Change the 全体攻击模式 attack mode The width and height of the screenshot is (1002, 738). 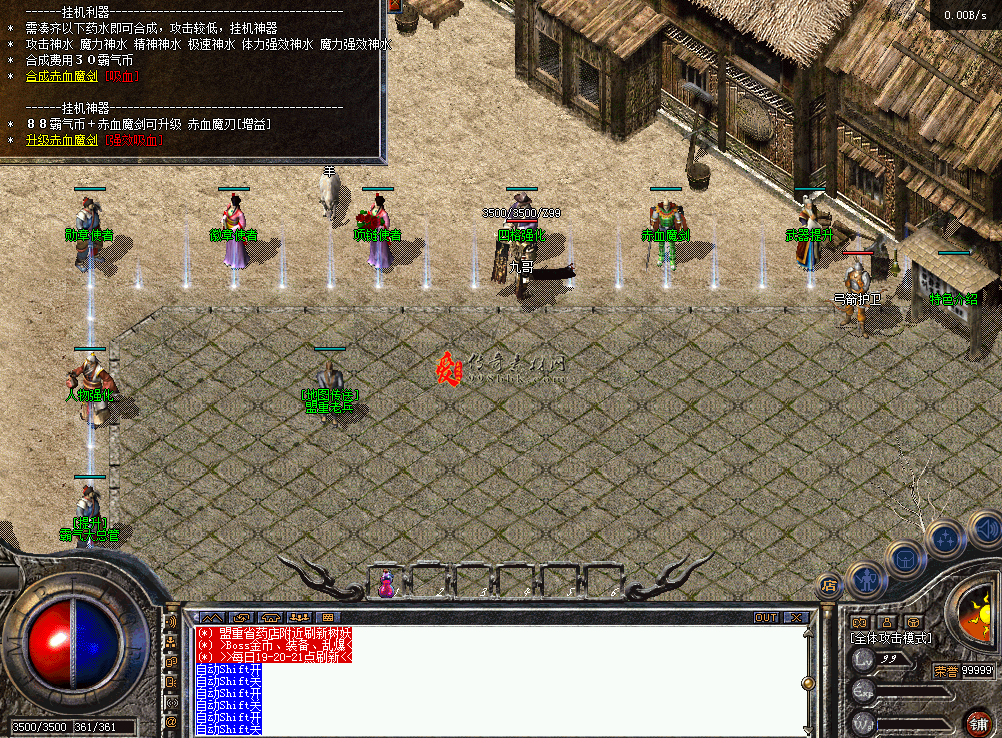click(890, 638)
